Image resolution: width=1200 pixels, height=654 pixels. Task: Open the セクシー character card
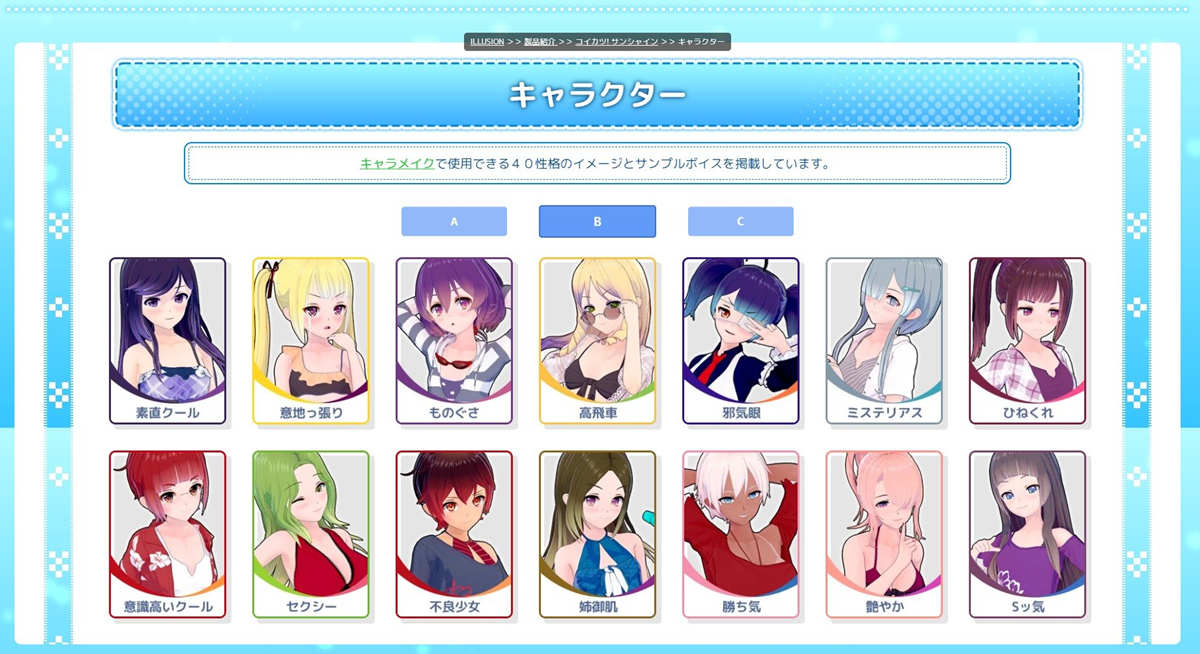coord(311,533)
